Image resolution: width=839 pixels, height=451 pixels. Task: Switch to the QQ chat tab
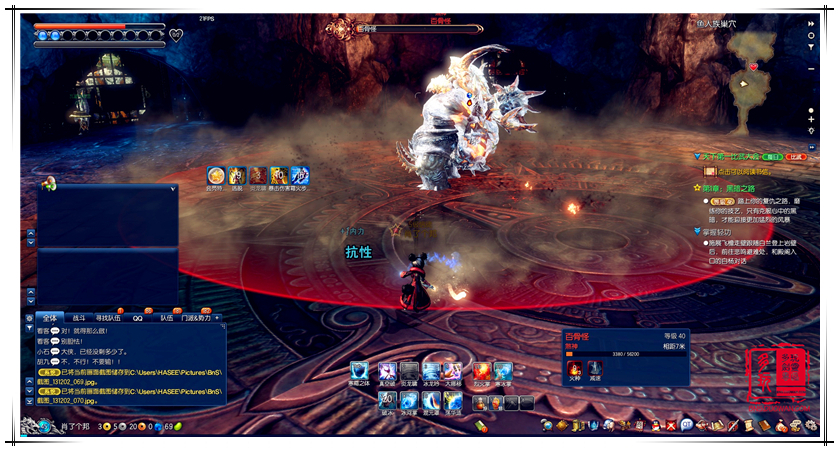click(x=138, y=318)
